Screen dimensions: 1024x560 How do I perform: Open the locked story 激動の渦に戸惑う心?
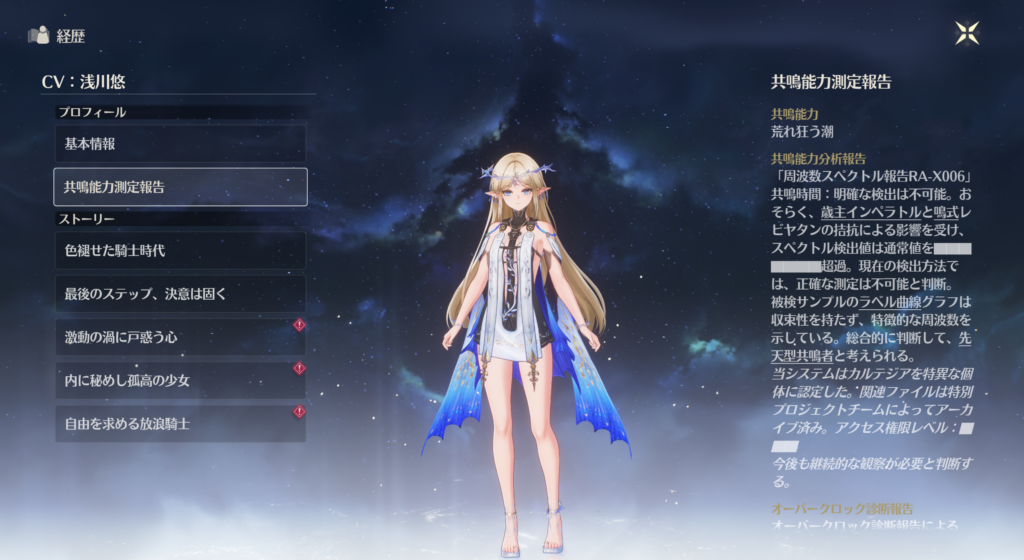tap(180, 338)
